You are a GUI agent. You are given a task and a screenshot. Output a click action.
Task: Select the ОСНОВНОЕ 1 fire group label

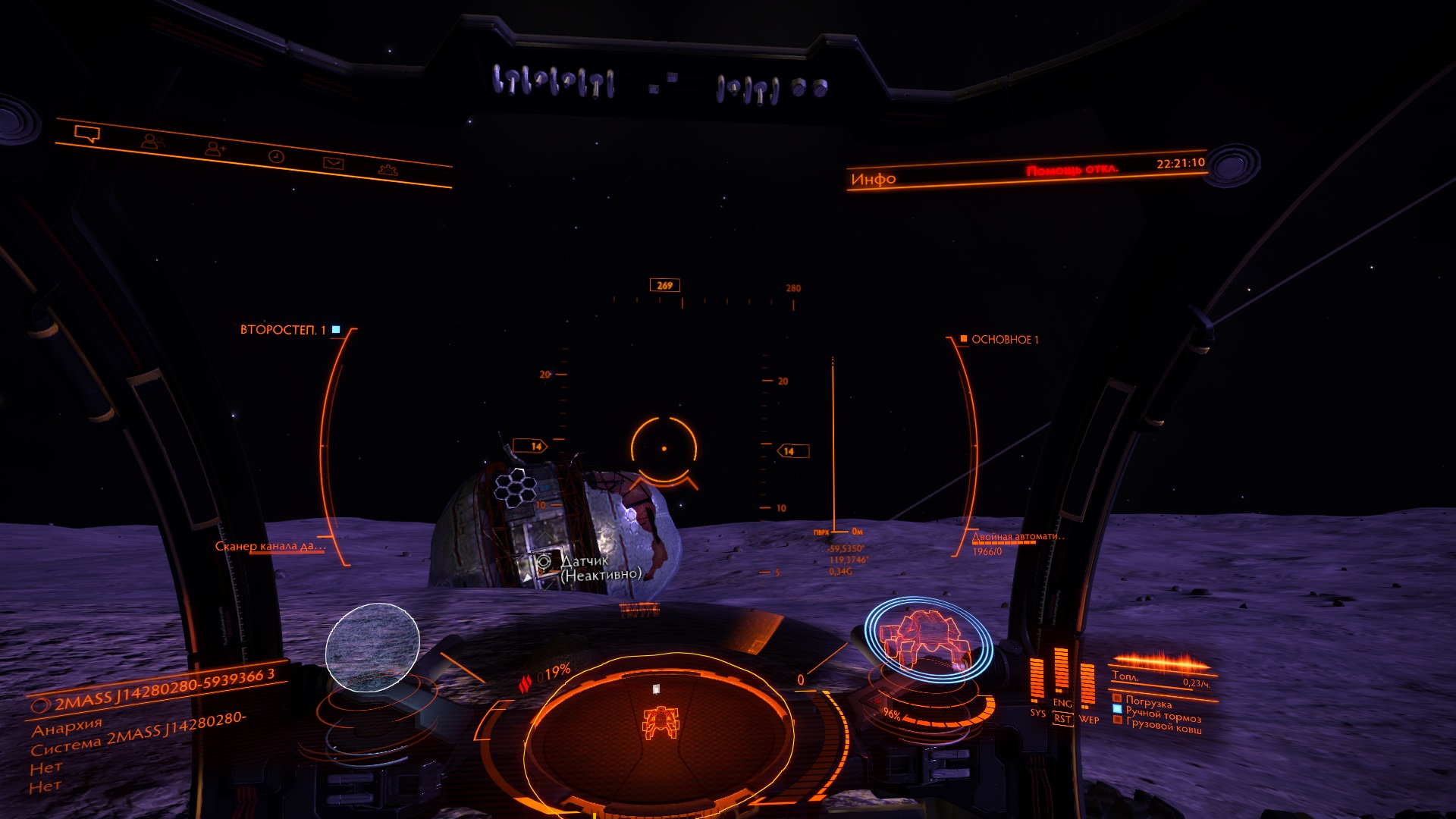pyautogui.click(x=1005, y=340)
